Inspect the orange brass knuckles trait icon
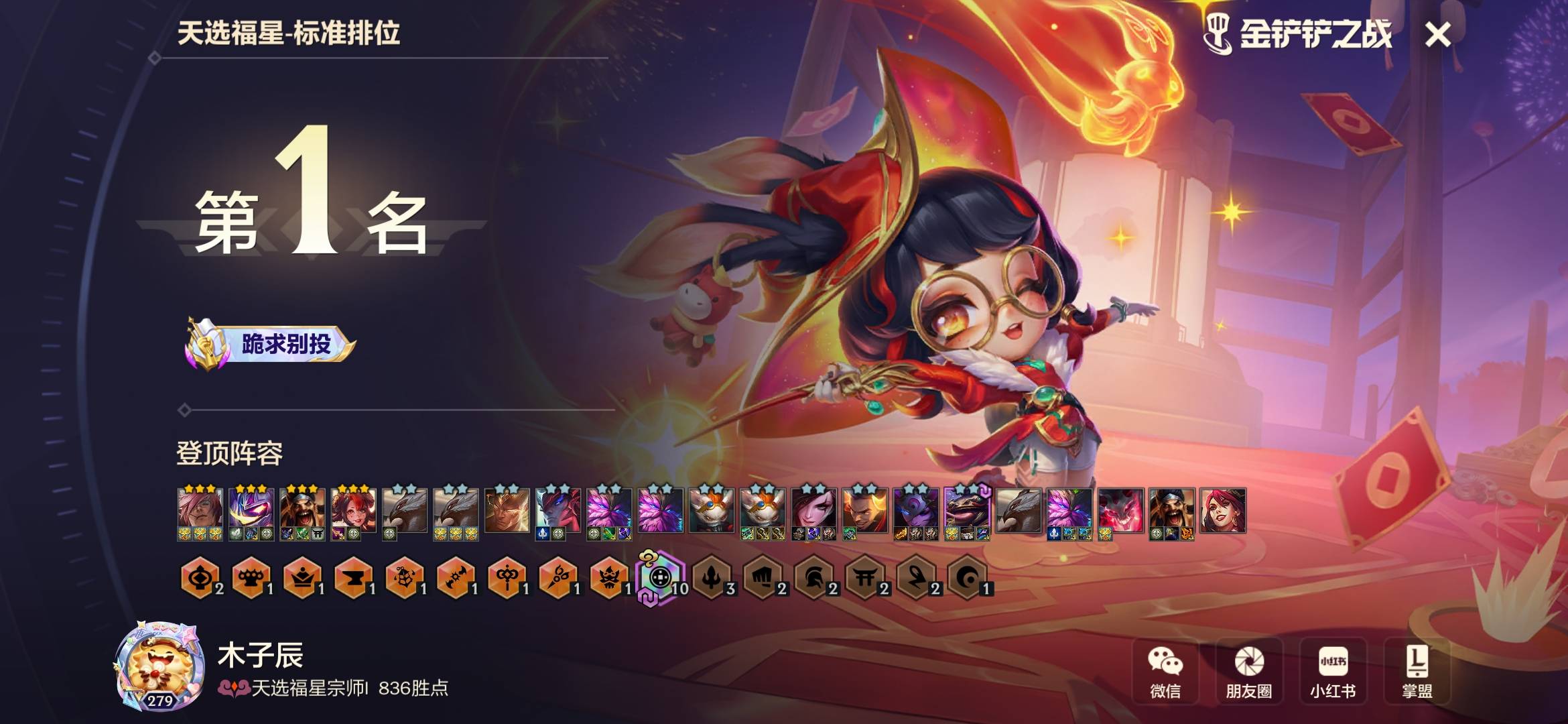Screen dimensions: 1568x724 [251, 577]
